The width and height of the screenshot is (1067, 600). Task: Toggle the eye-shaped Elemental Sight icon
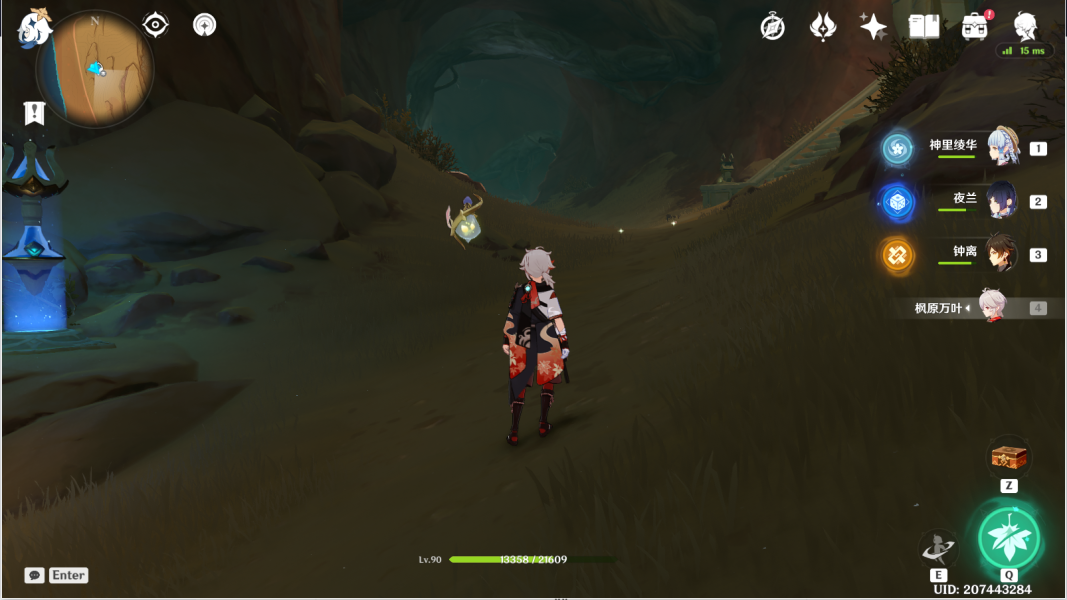(x=155, y=25)
